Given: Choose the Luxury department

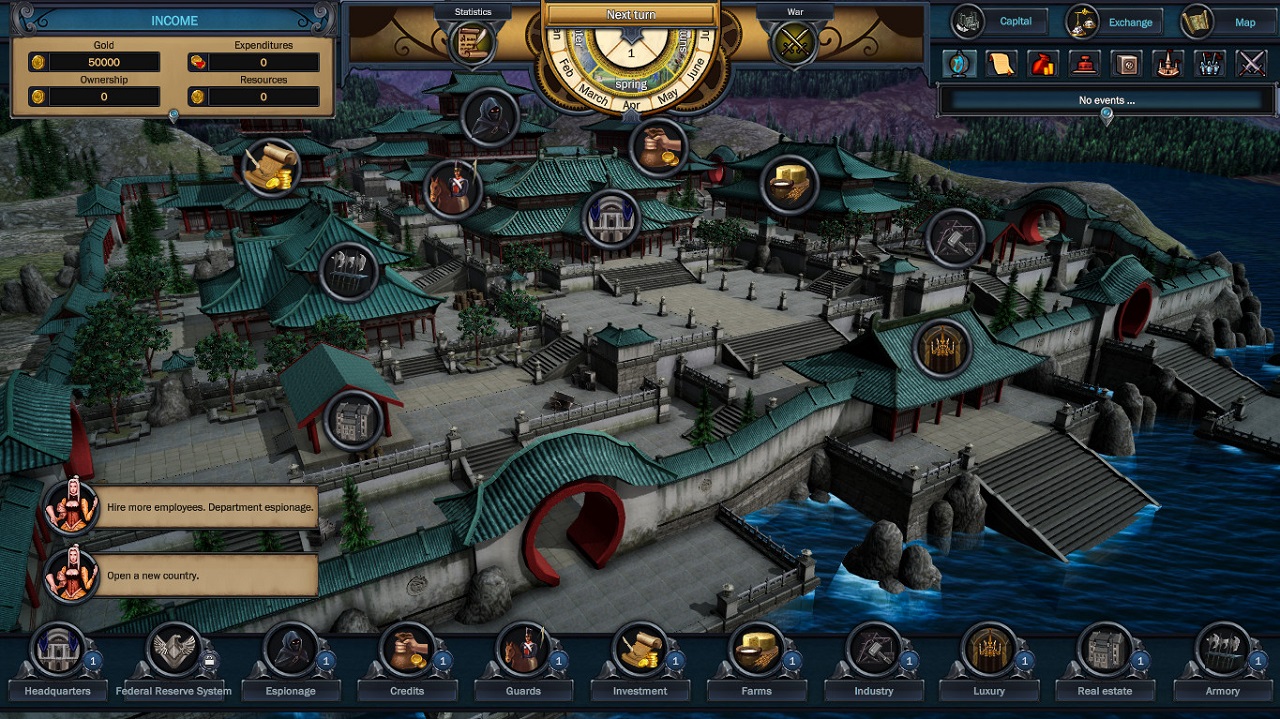Looking at the screenshot, I should pos(990,650).
